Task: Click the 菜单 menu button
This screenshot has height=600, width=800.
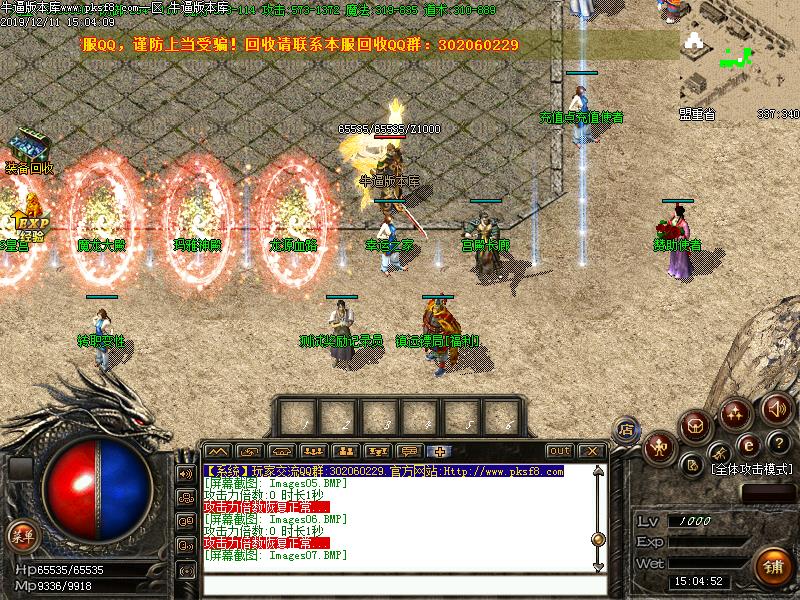Action: [x=20, y=535]
